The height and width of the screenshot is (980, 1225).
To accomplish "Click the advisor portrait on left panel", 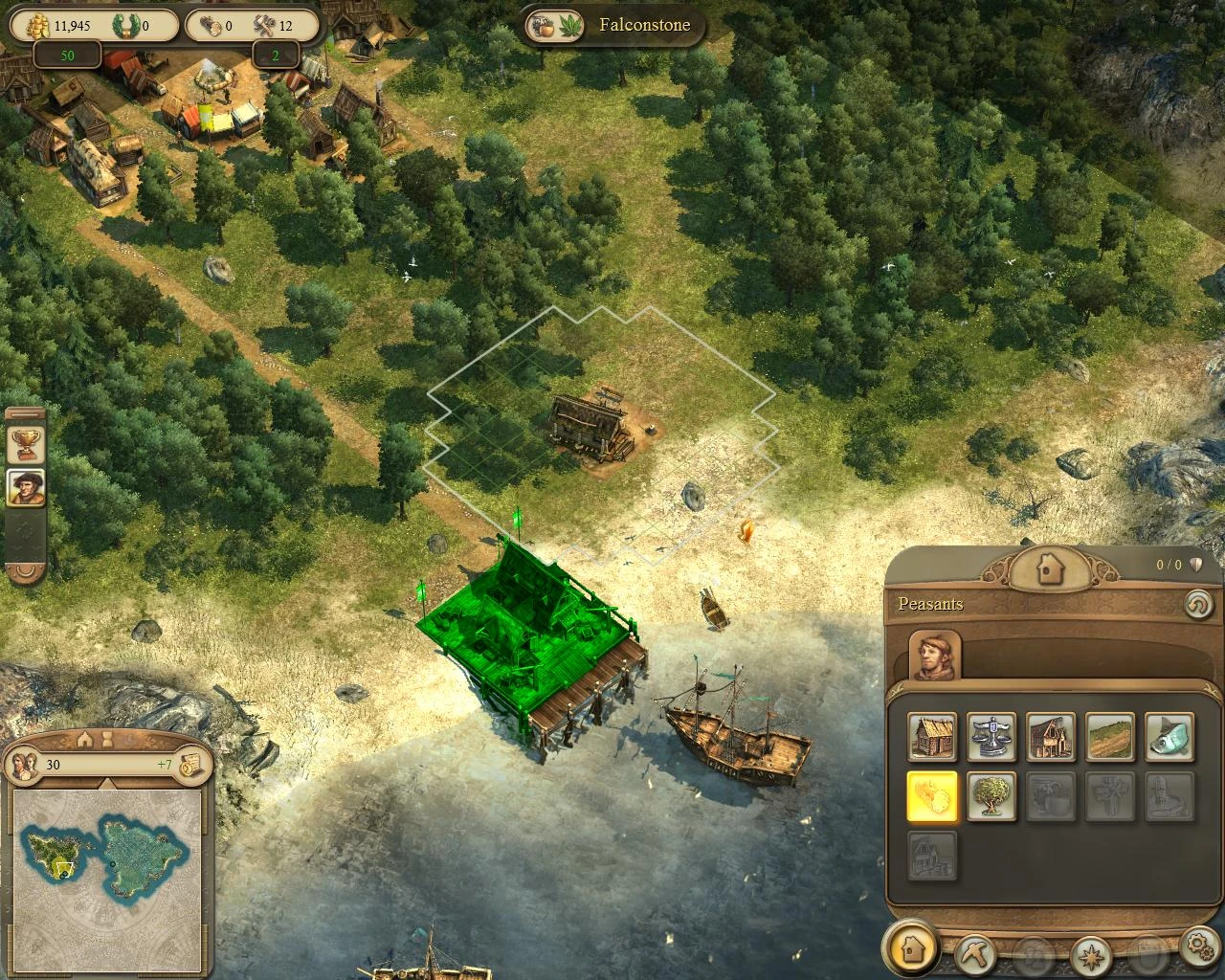I will pyautogui.click(x=25, y=487).
